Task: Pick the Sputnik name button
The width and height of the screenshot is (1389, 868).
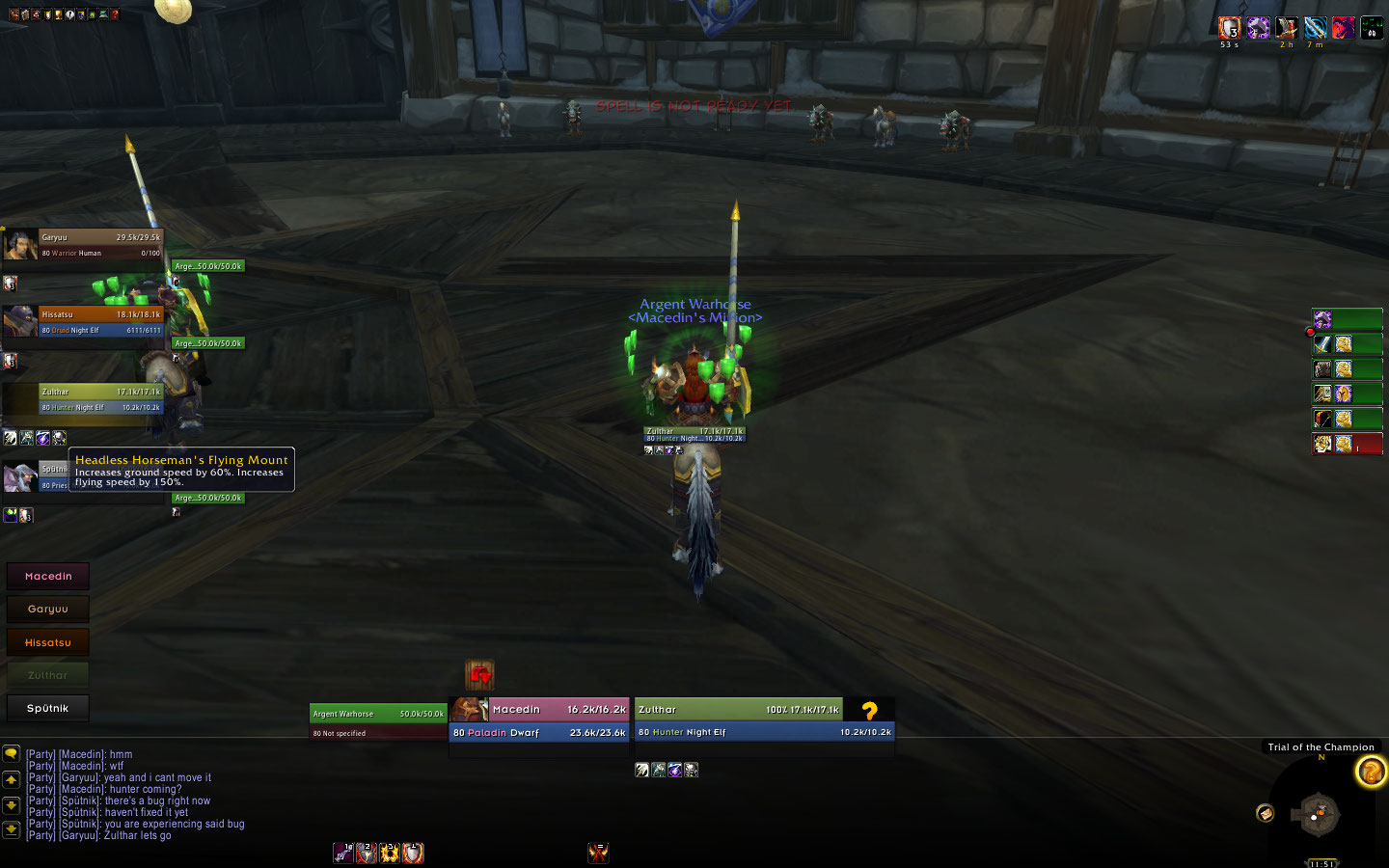Action: (x=48, y=708)
